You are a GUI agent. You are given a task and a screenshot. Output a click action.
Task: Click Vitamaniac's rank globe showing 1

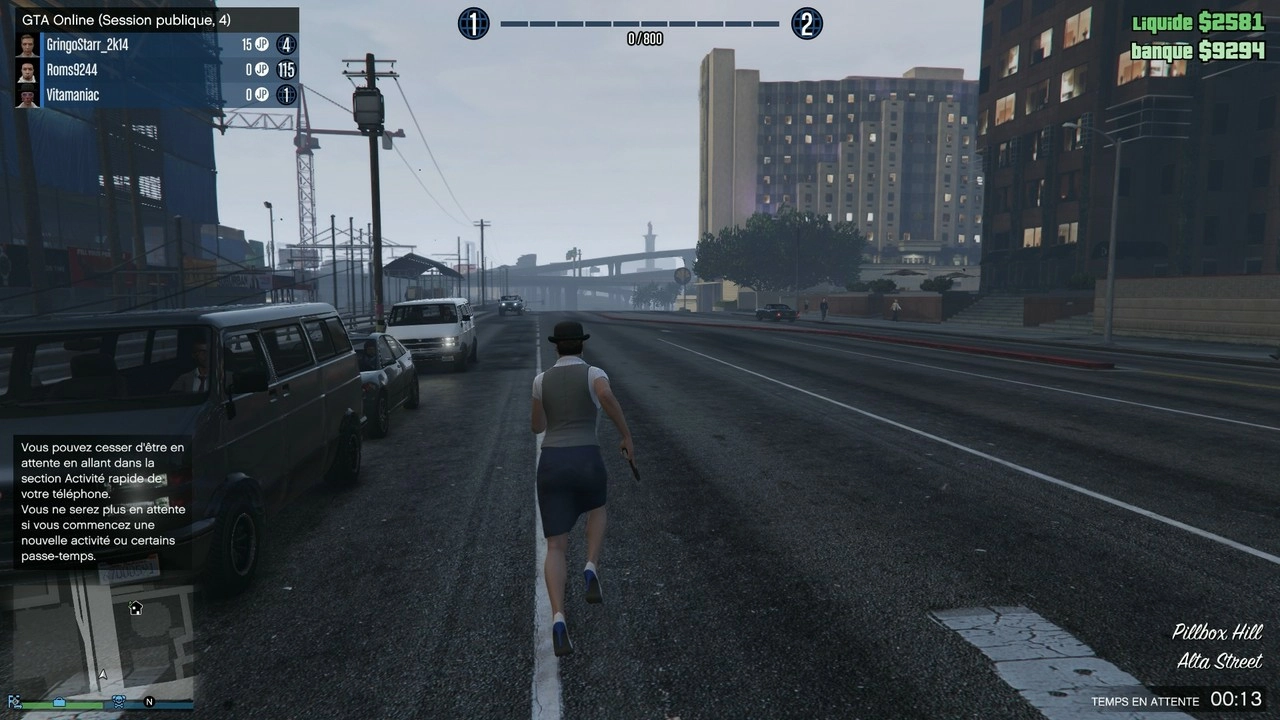[285, 95]
